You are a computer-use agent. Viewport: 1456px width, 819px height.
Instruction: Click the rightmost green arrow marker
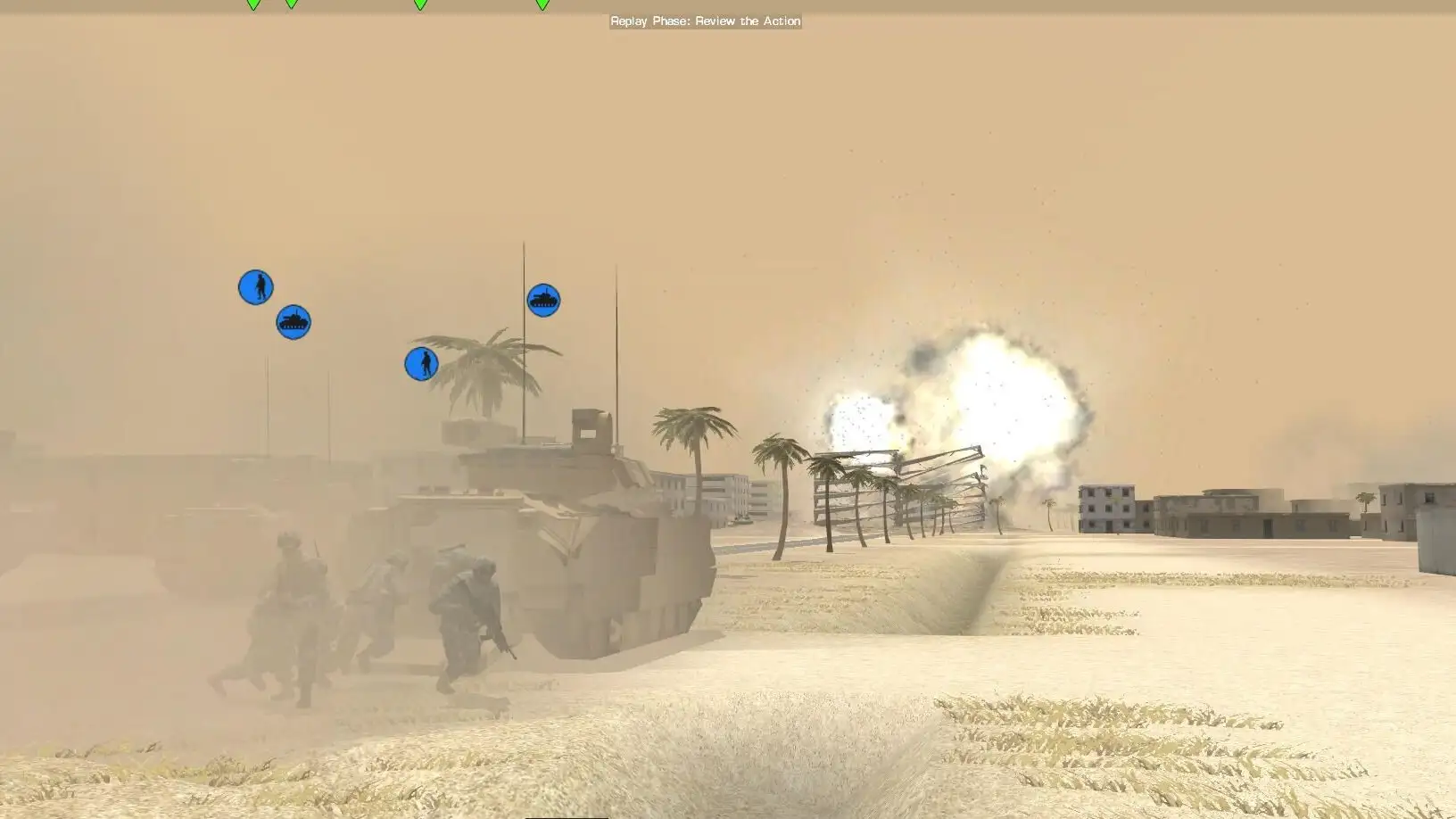click(539, 6)
